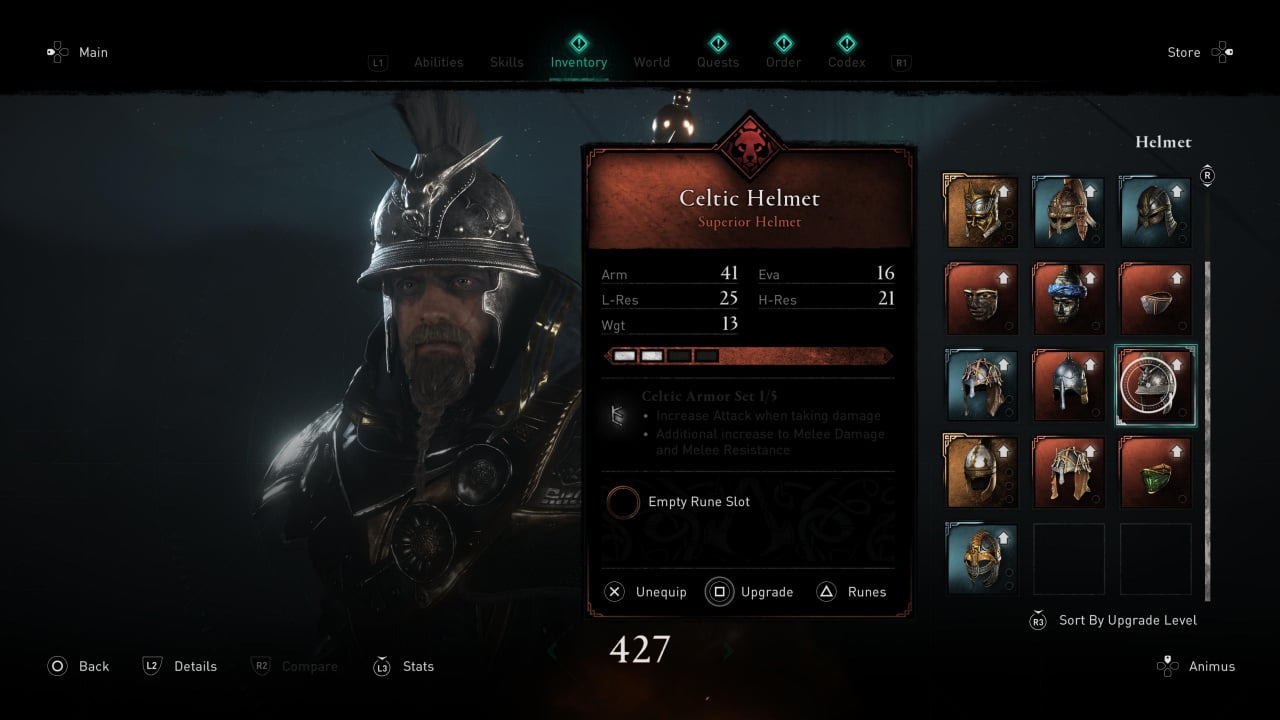The height and width of the screenshot is (720, 1280).
Task: Select the equipped Celtic Helmet slot
Action: pos(1155,385)
